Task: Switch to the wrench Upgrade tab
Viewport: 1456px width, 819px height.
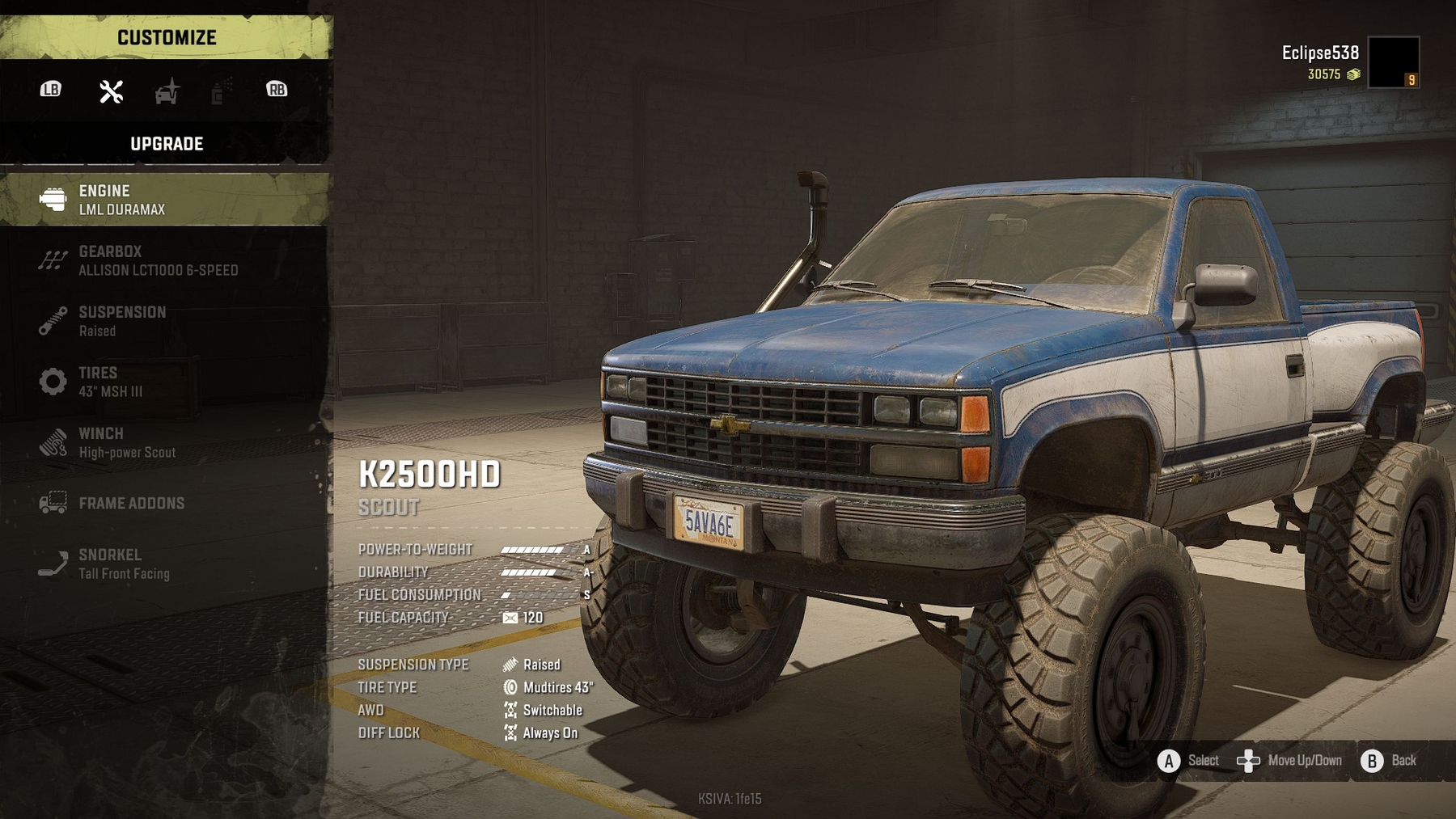Action: [x=112, y=91]
